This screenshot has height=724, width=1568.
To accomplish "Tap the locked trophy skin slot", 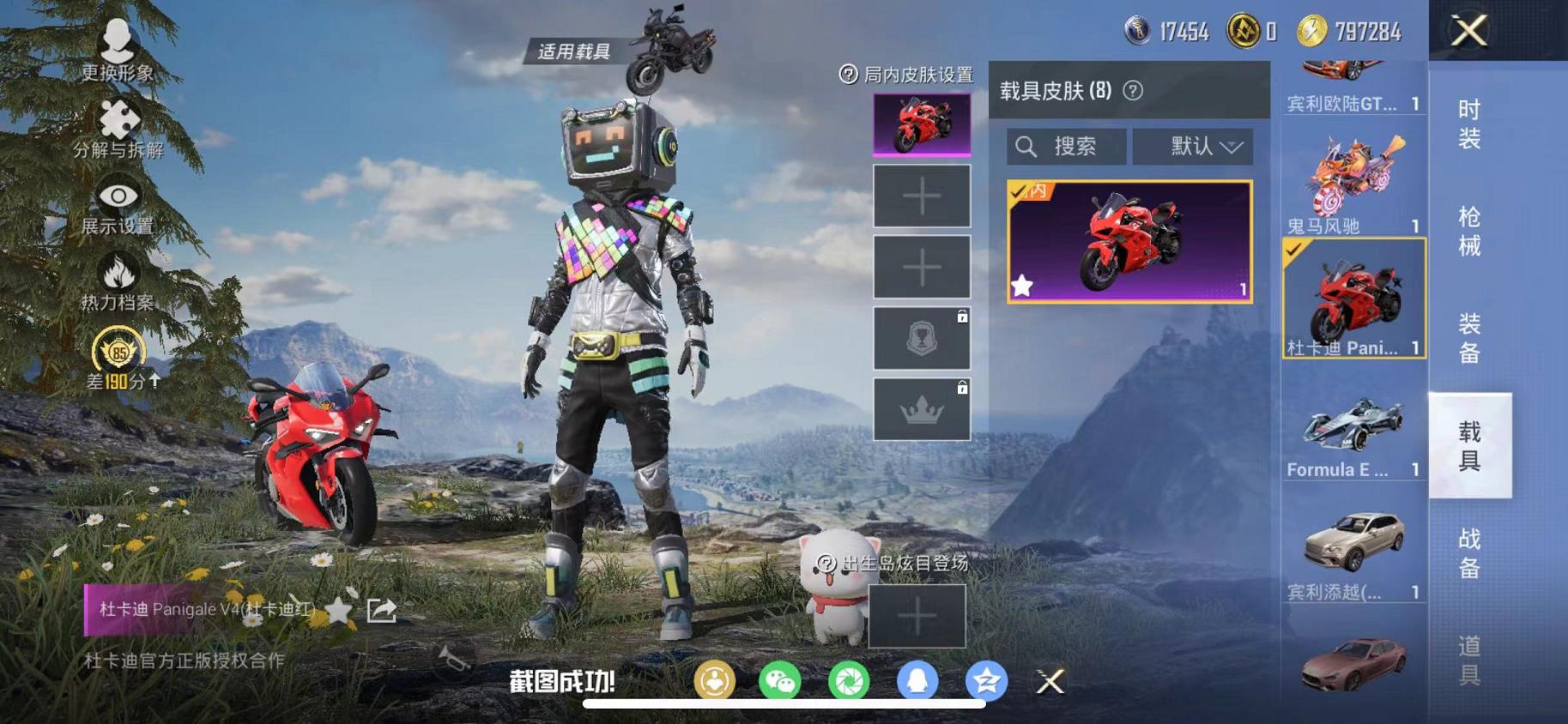I will pos(921,337).
